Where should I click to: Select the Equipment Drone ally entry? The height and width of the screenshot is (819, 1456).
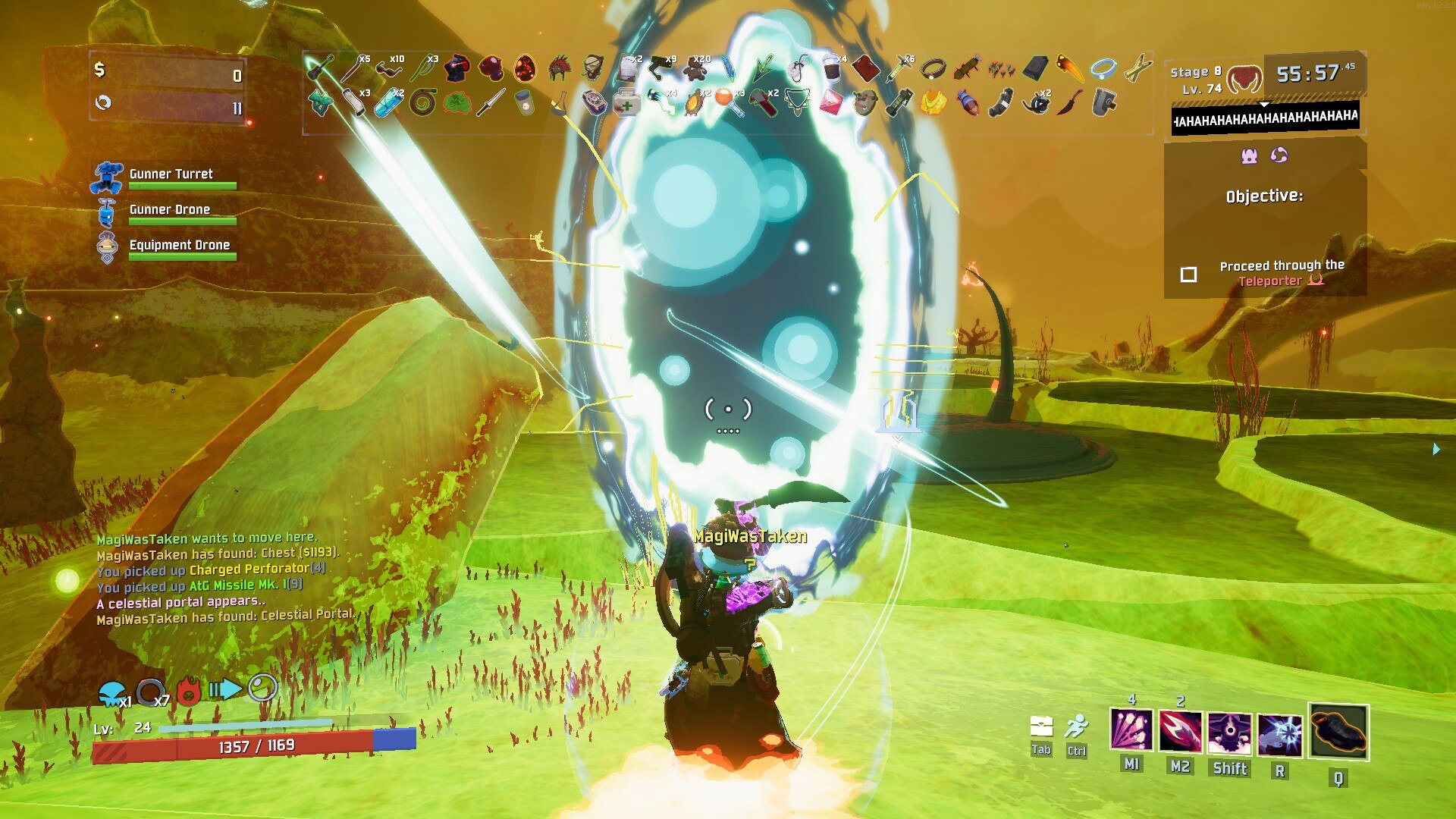pyautogui.click(x=179, y=246)
